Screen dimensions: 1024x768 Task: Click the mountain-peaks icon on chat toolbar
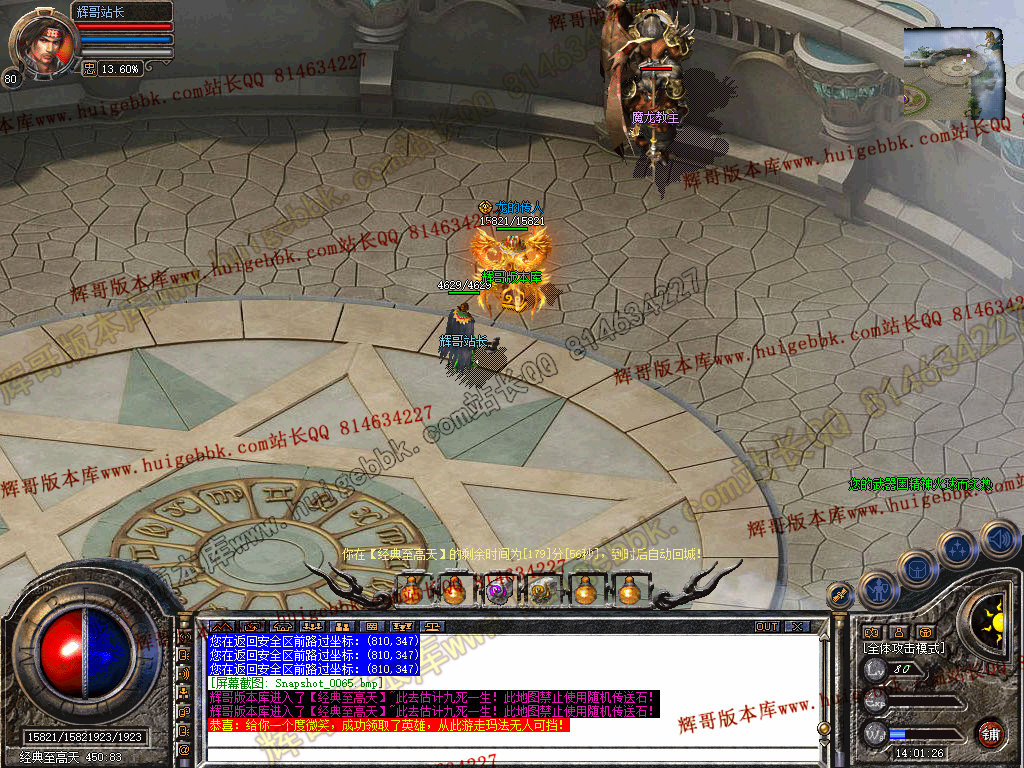click(220, 627)
